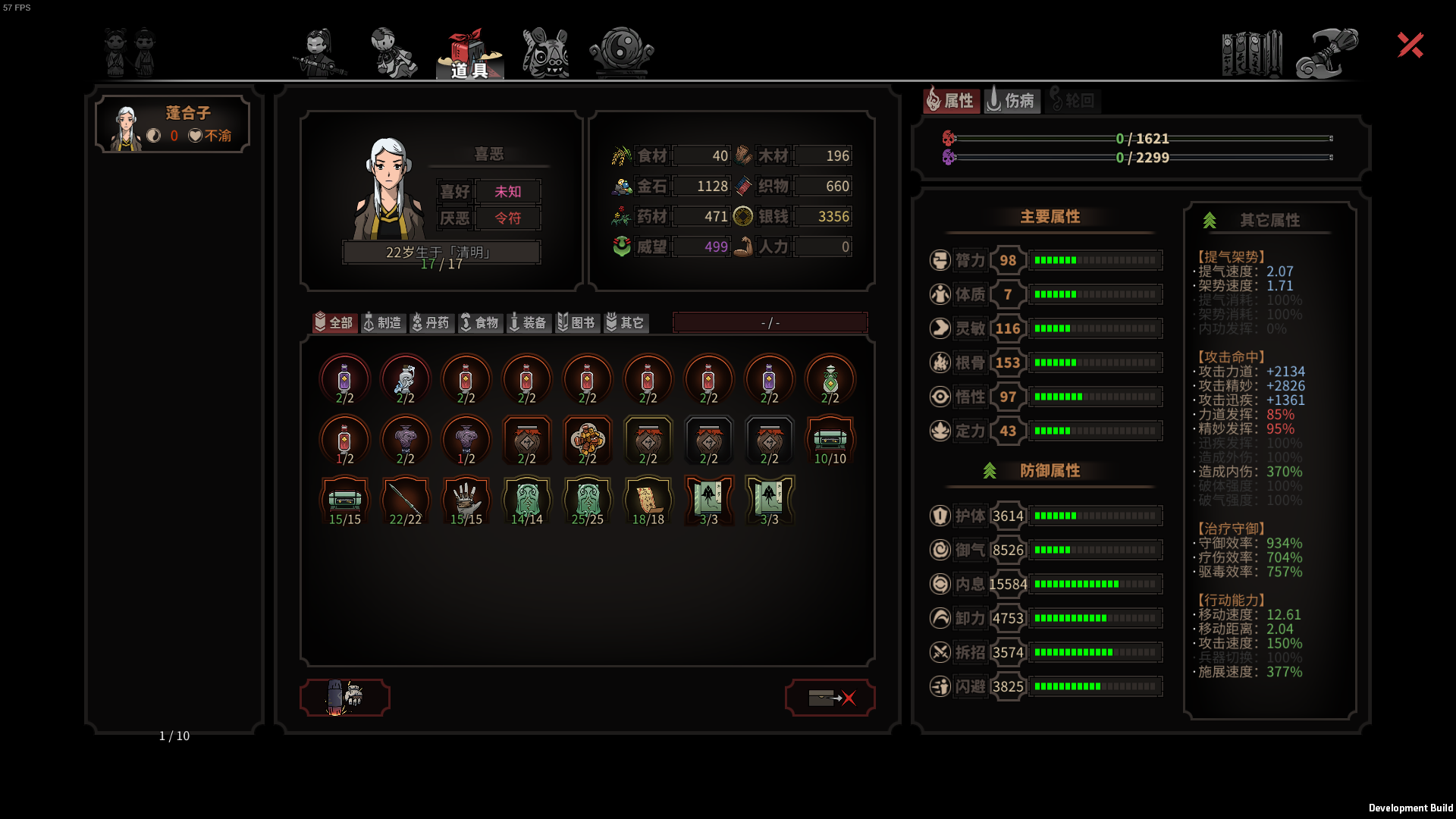Select the 丹药 pill filter icon
Image resolution: width=1456 pixels, height=819 pixels.
(432, 322)
